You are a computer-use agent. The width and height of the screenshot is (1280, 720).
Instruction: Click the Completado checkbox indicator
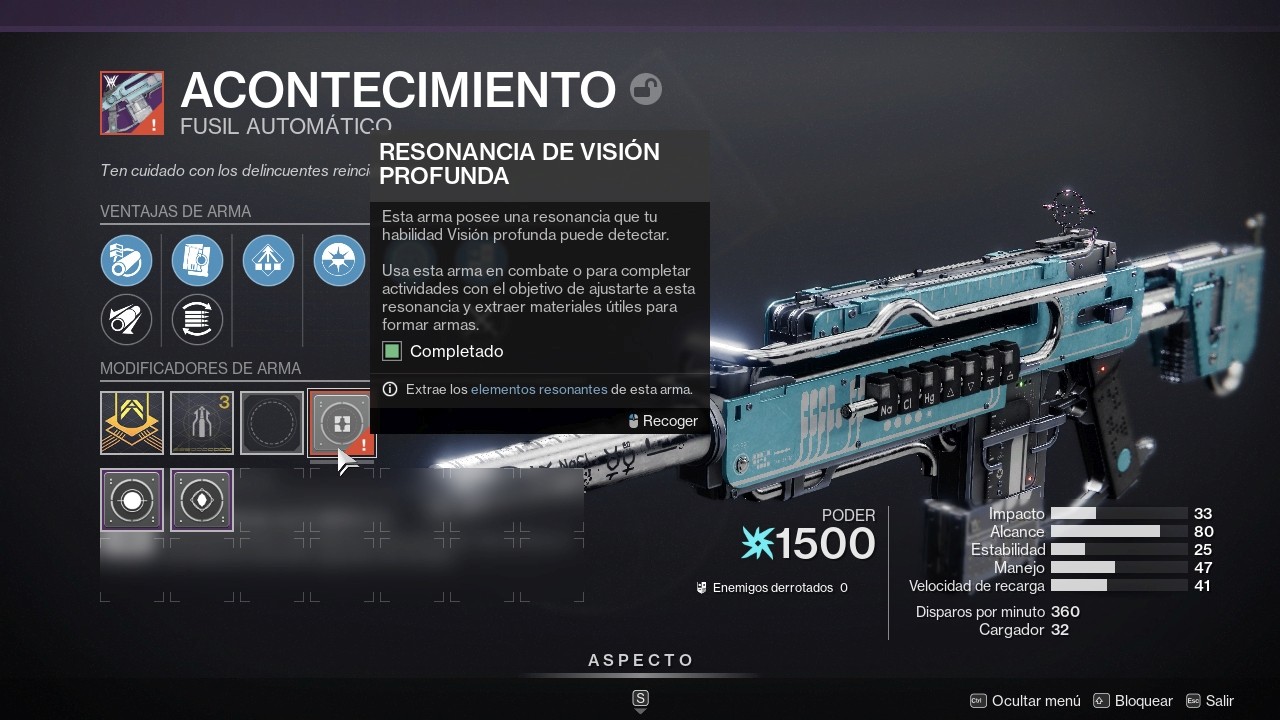391,351
